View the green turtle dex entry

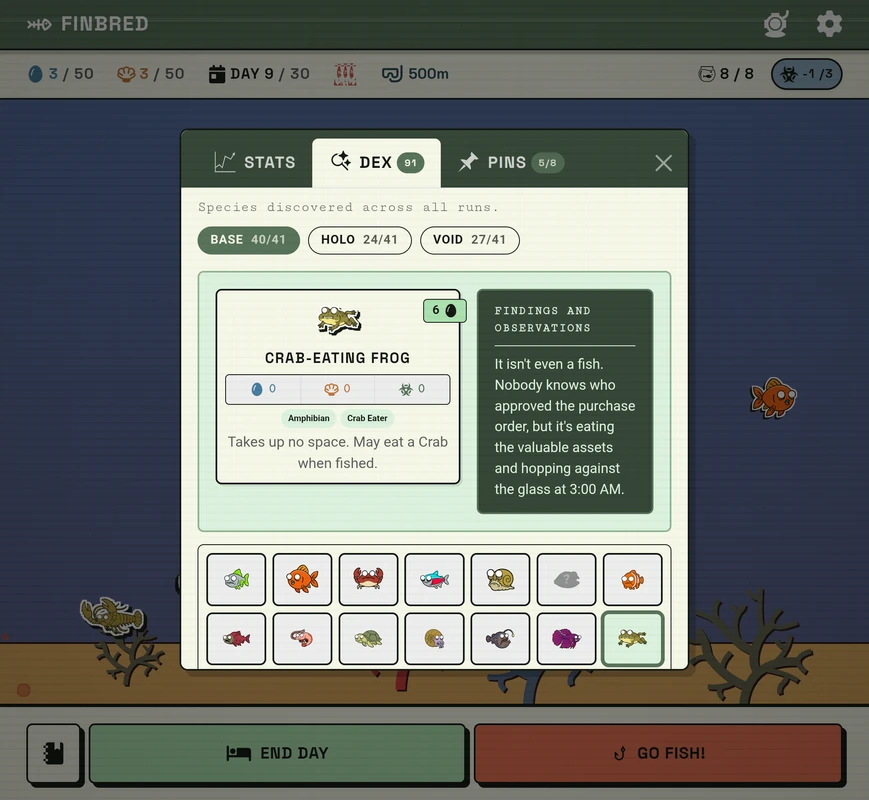click(x=368, y=639)
